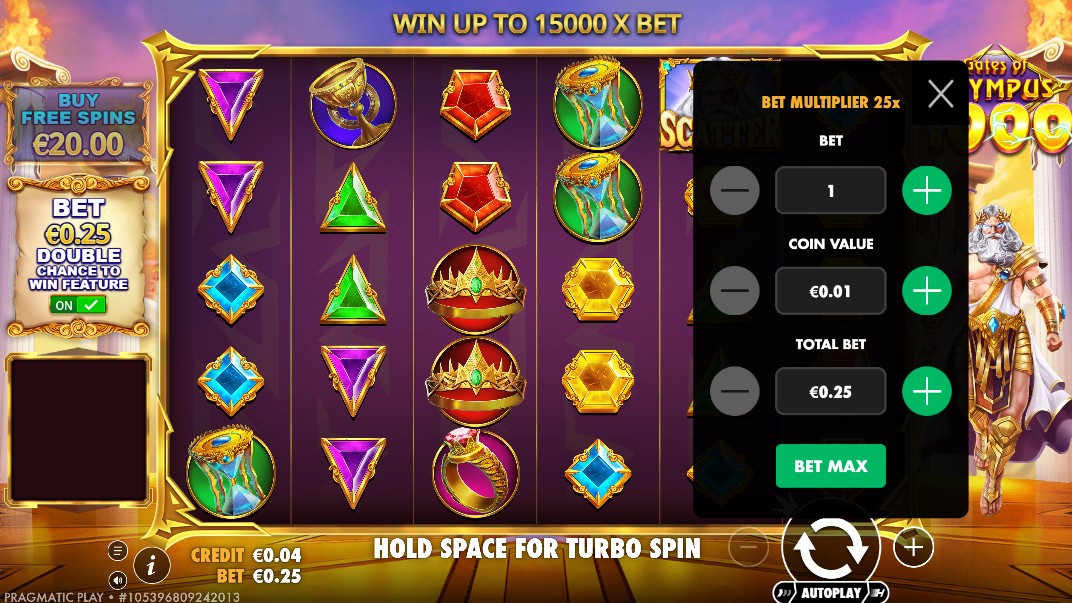The width and height of the screenshot is (1072, 603).
Task: Click the green BET MAX button
Action: pos(830,466)
